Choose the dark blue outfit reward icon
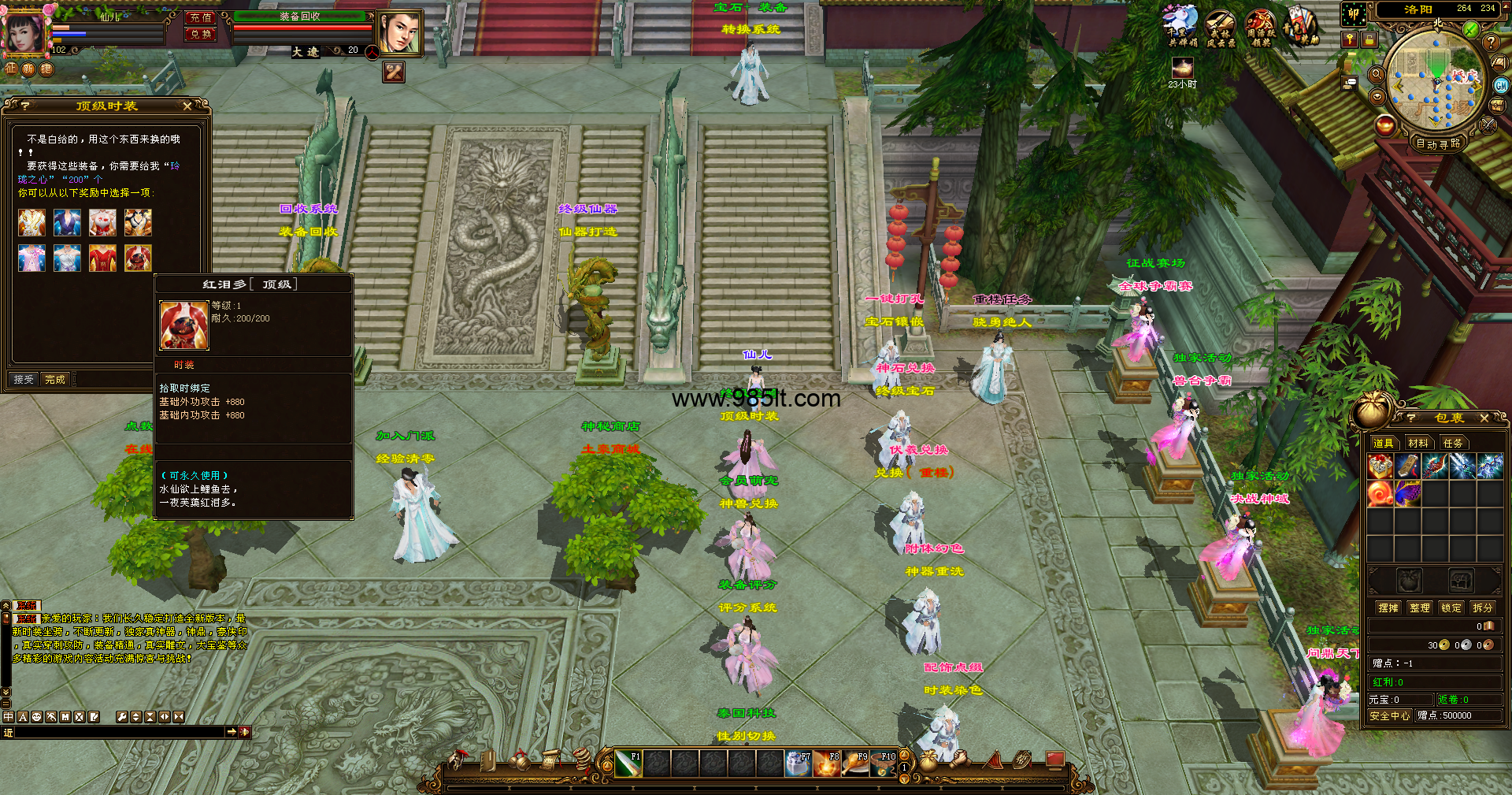The image size is (1512, 795). click(67, 223)
